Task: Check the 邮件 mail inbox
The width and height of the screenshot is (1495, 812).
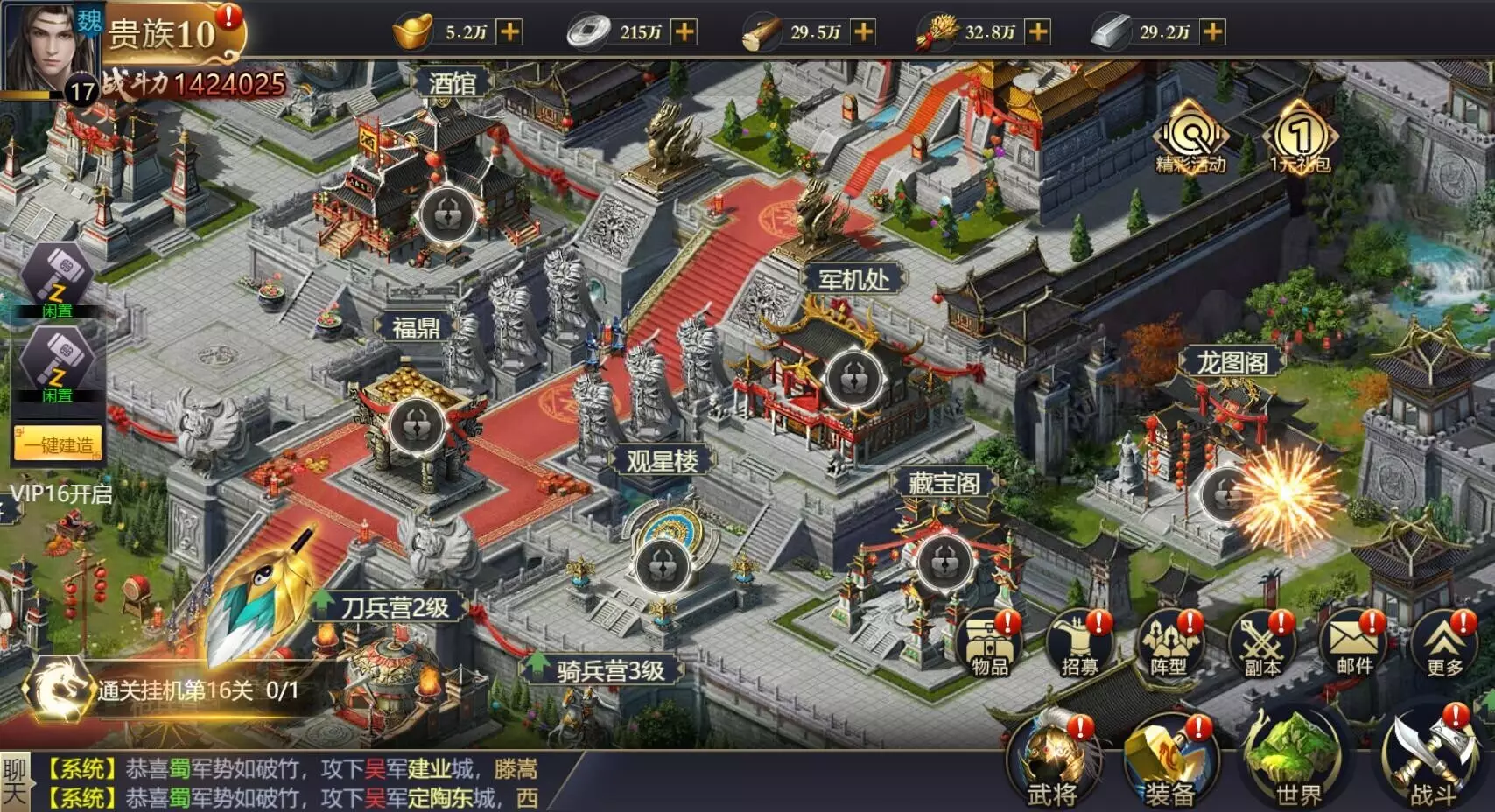Action: click(1353, 646)
